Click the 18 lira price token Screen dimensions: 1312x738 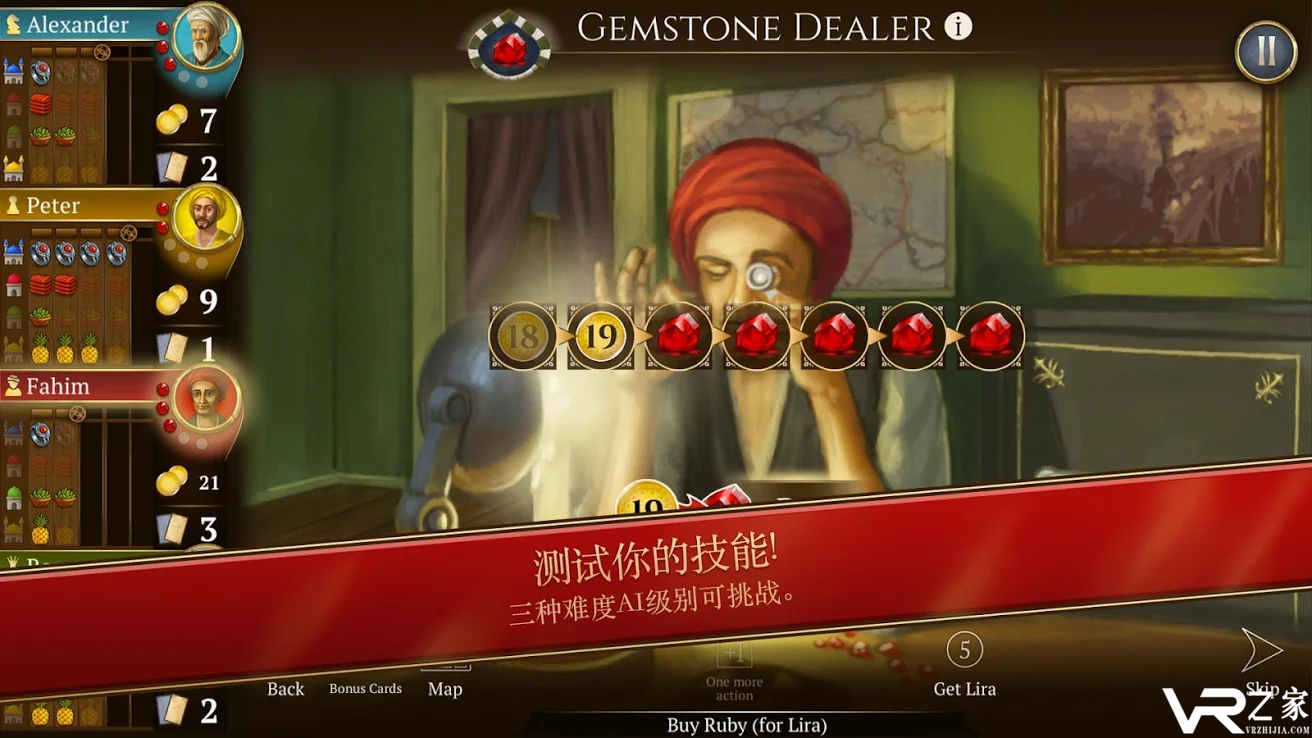[522, 336]
